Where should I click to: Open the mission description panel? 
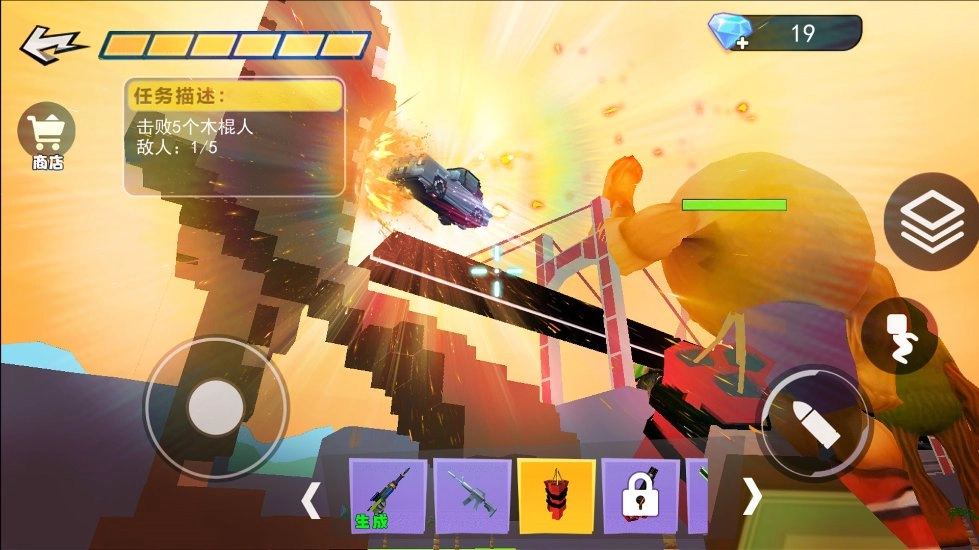point(234,136)
